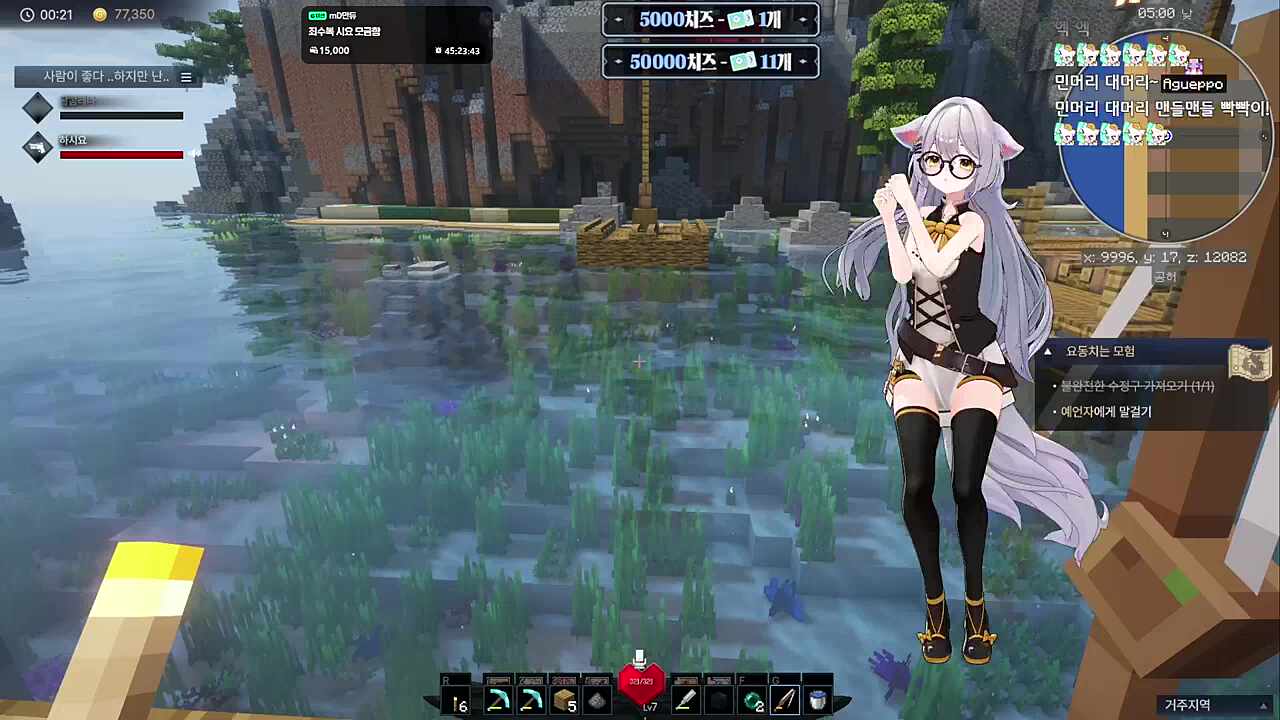Open the mD만듀 donation goal widget
Screen dimensions: 1280x720
[x=396, y=34]
